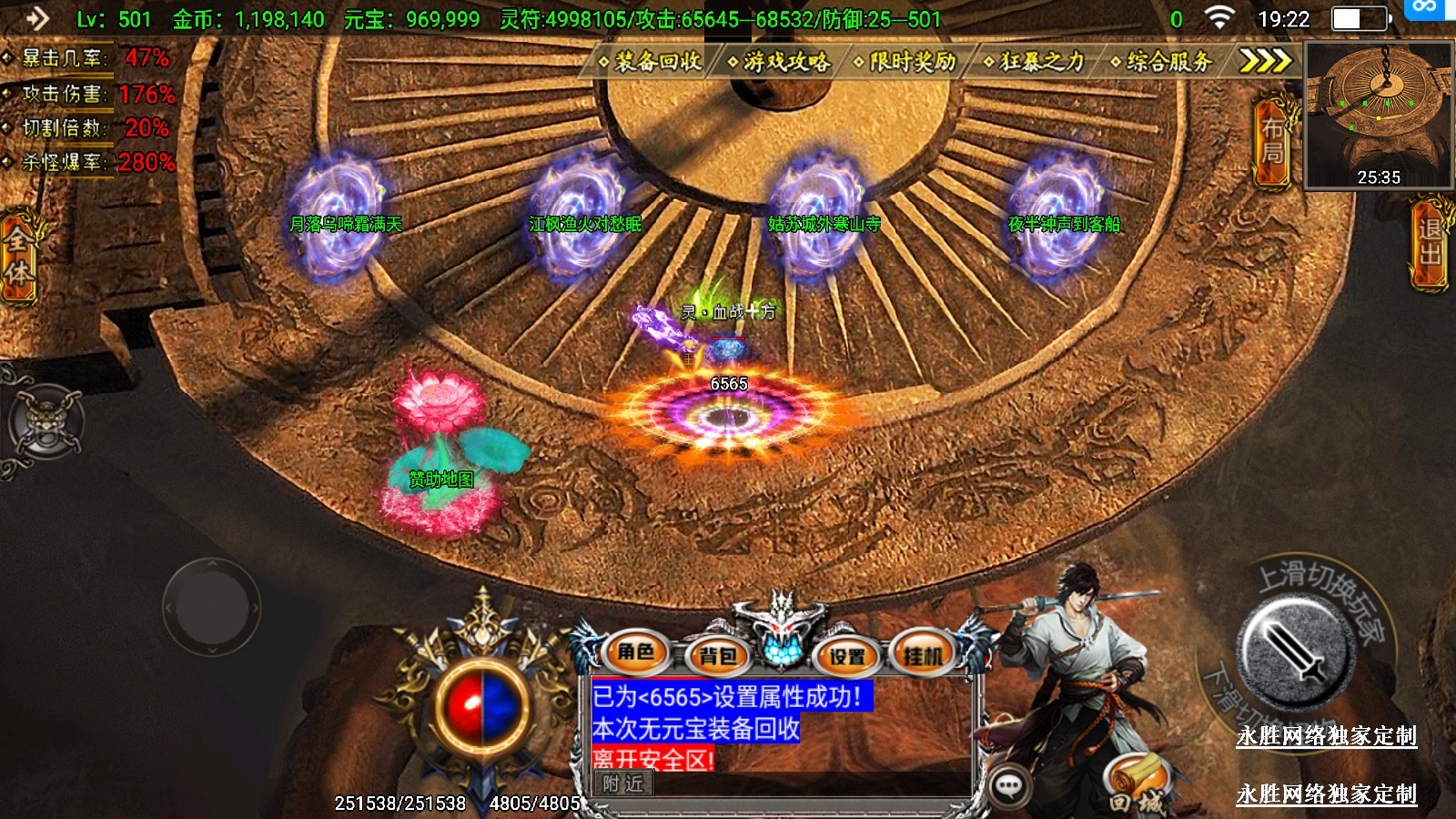
Task: Open the 设置 settings menu
Action: coord(847,654)
